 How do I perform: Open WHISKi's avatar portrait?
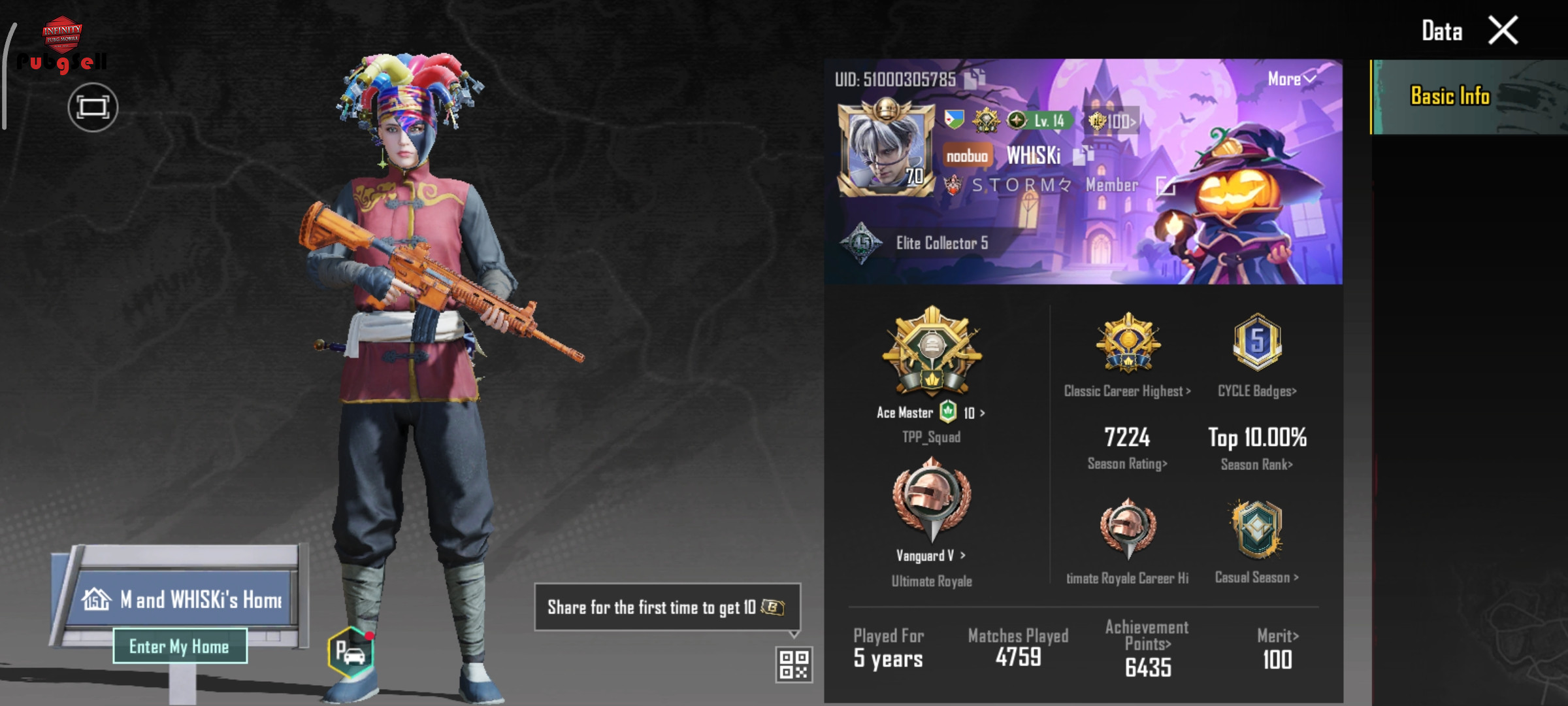click(886, 149)
